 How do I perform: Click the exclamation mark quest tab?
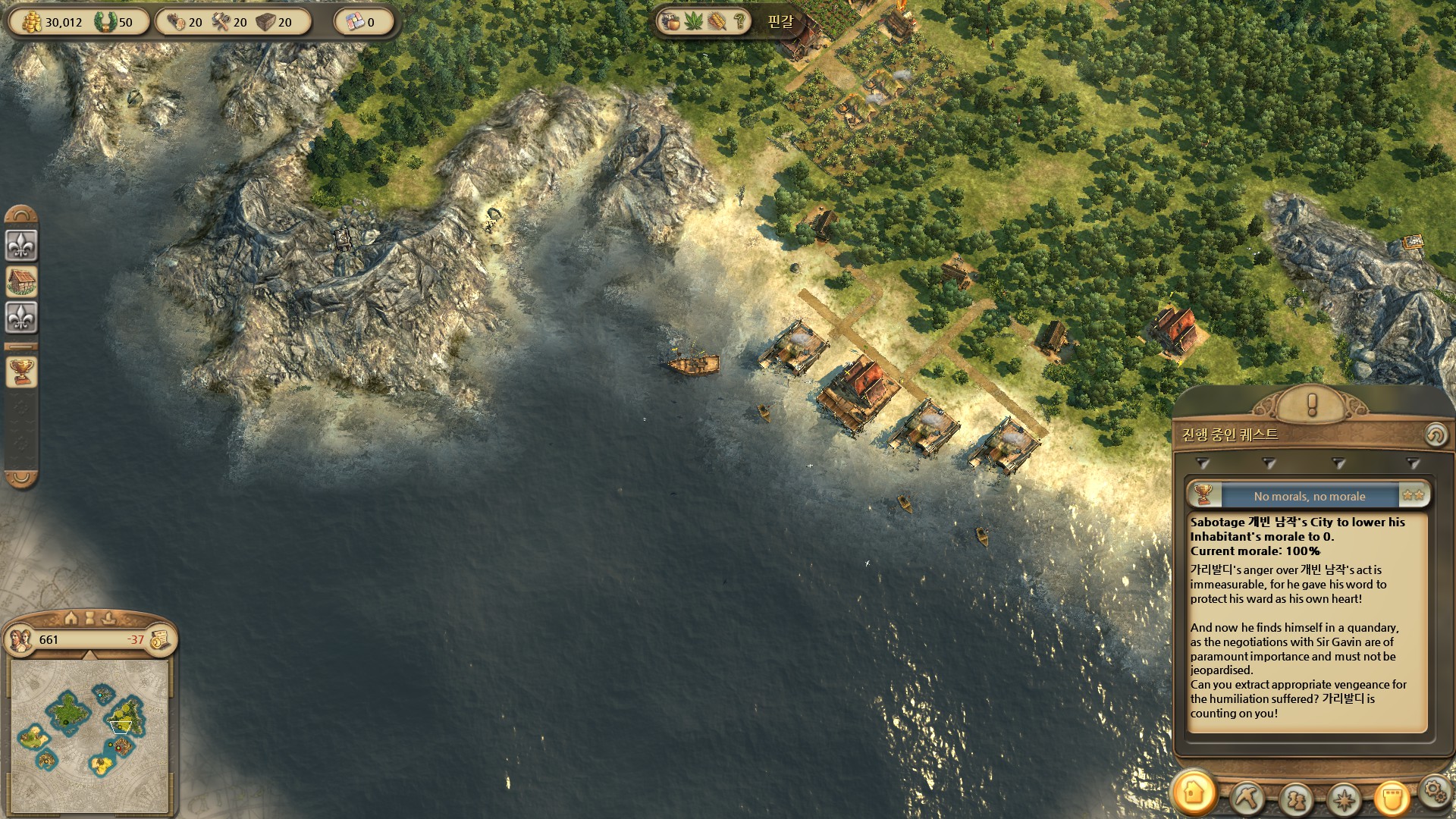click(x=1311, y=404)
